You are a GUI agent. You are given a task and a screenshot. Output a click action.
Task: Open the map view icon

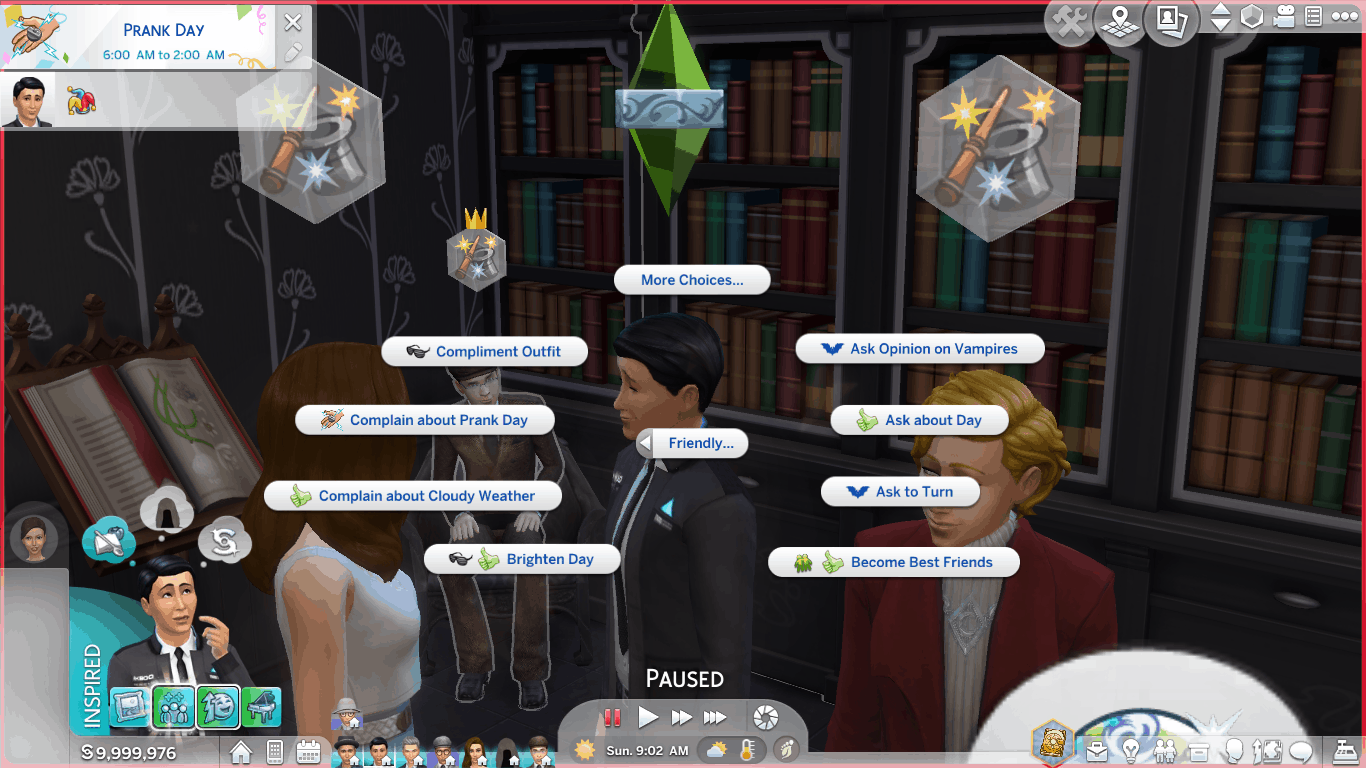tap(1121, 22)
